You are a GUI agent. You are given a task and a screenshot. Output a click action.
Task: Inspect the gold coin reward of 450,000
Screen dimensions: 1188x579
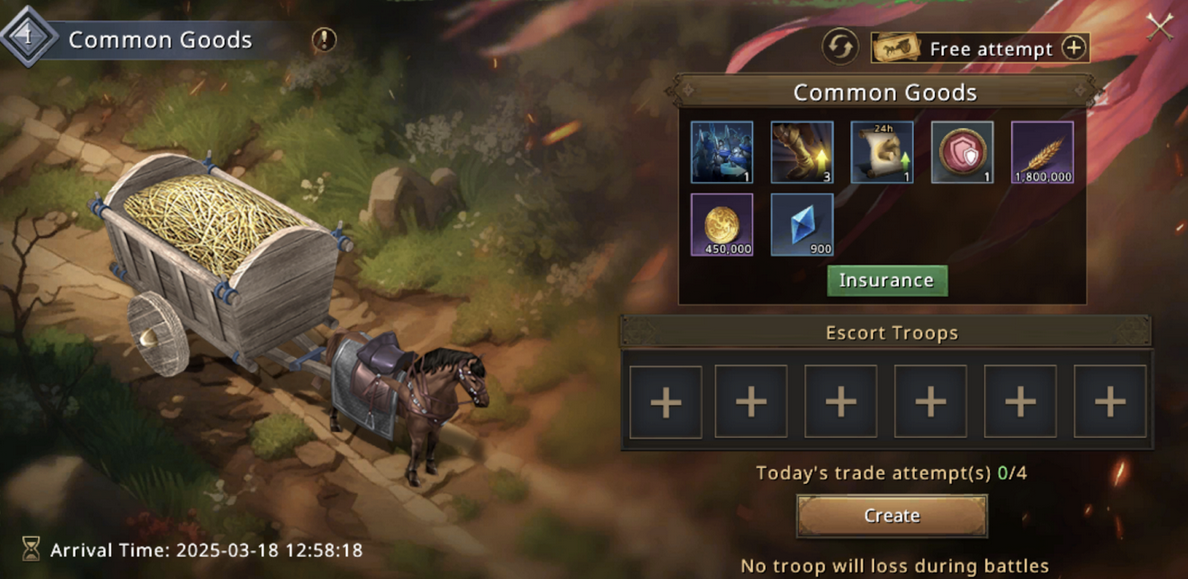(722, 224)
